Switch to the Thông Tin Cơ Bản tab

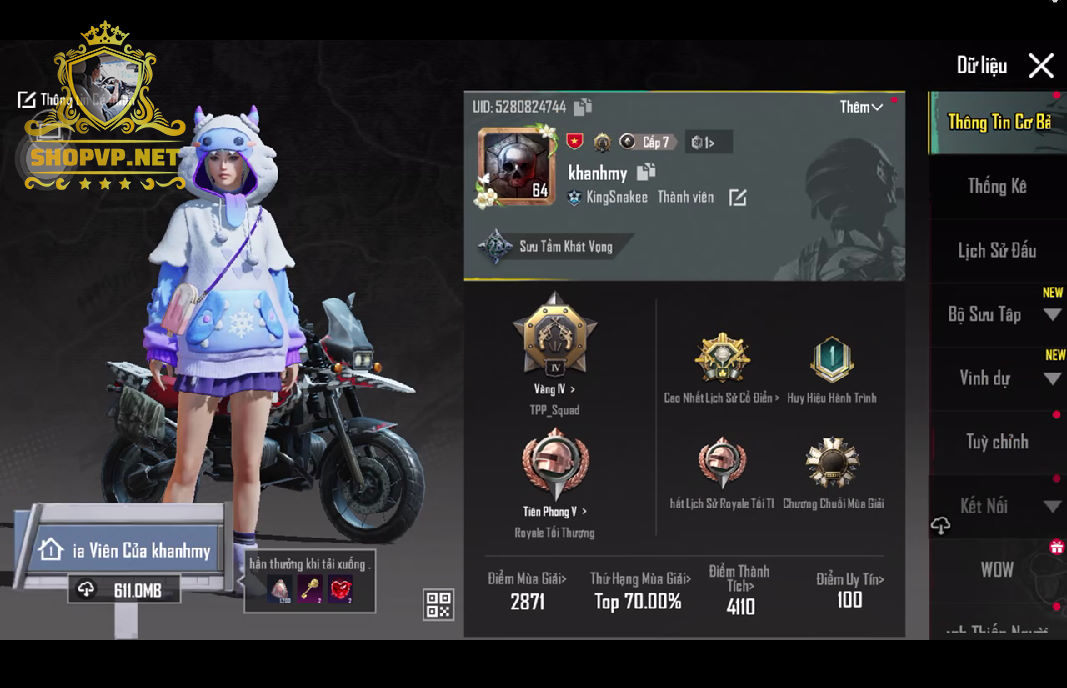(x=998, y=122)
